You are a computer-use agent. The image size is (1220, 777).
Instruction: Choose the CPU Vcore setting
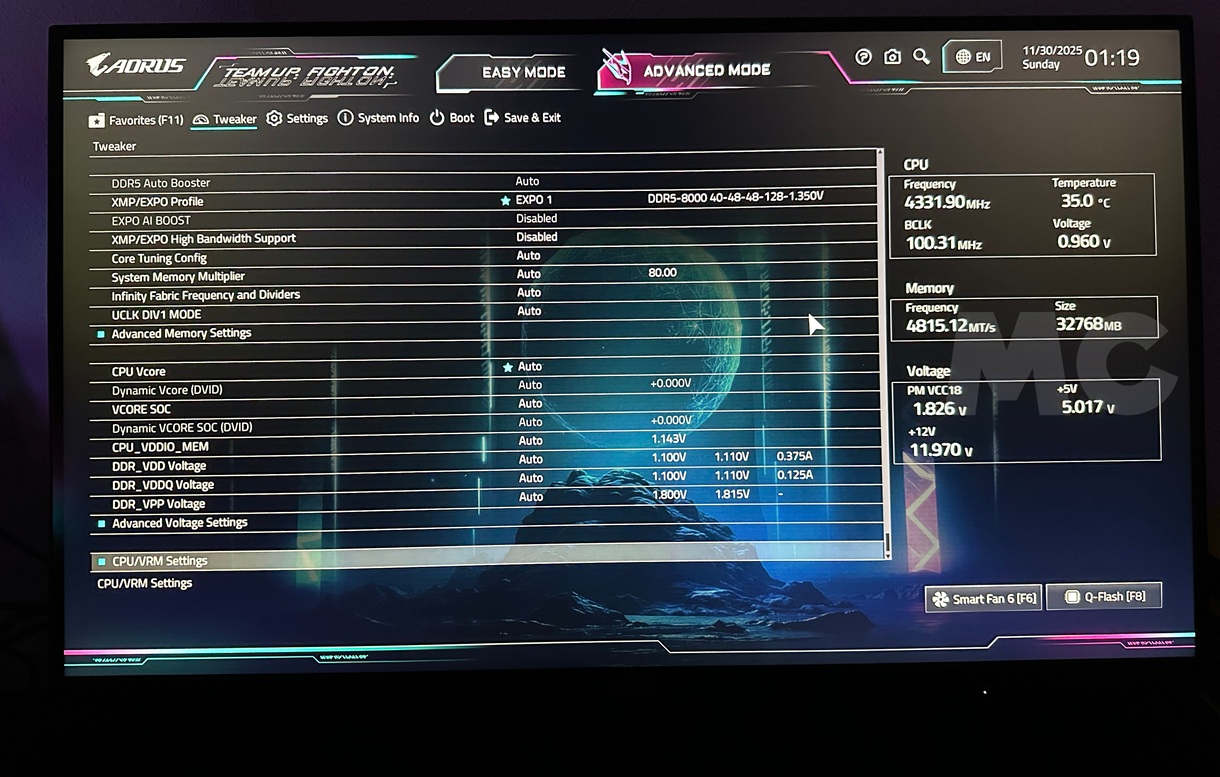[x=138, y=371]
